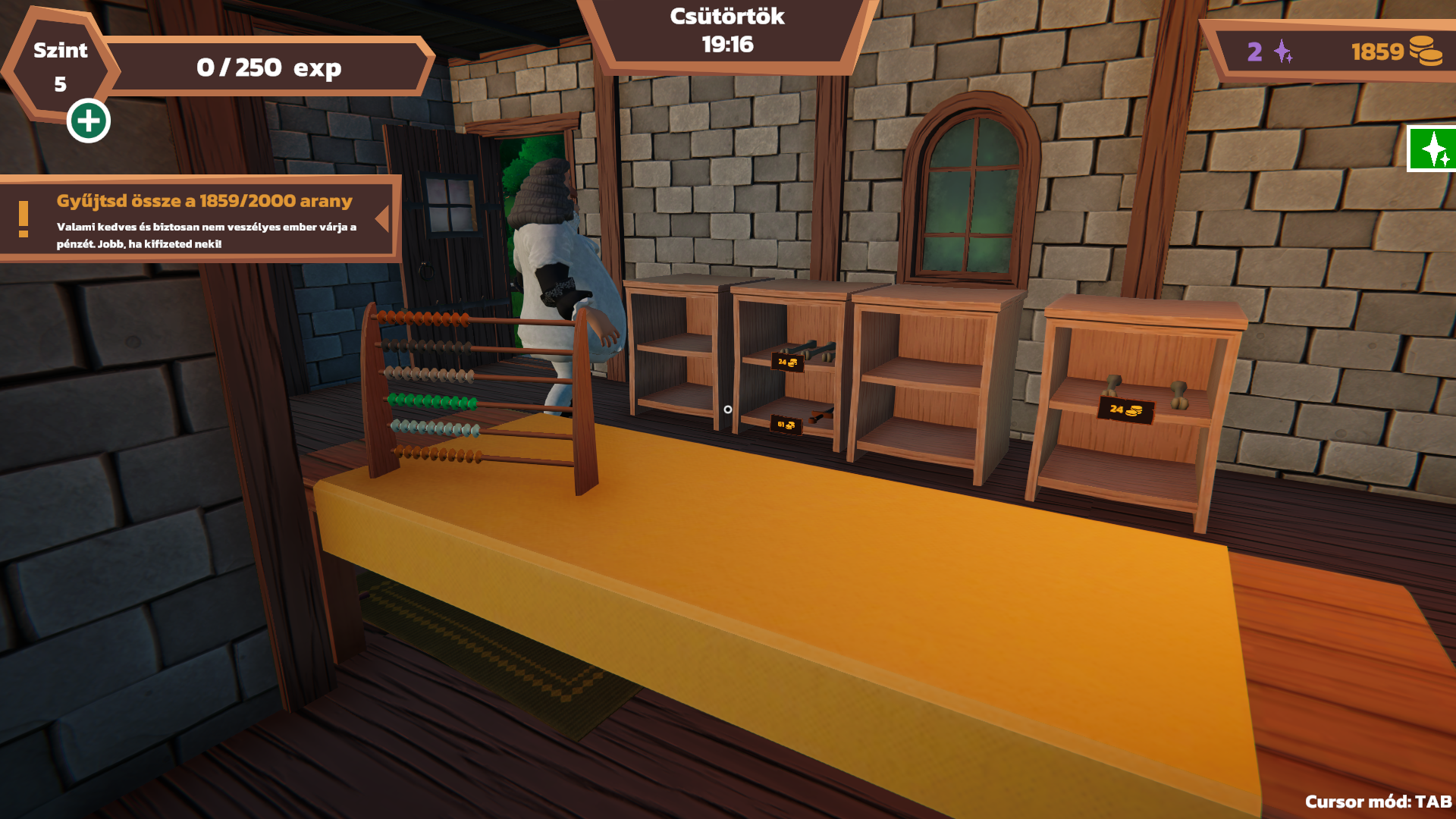Open the green sparkle star button

(1432, 149)
